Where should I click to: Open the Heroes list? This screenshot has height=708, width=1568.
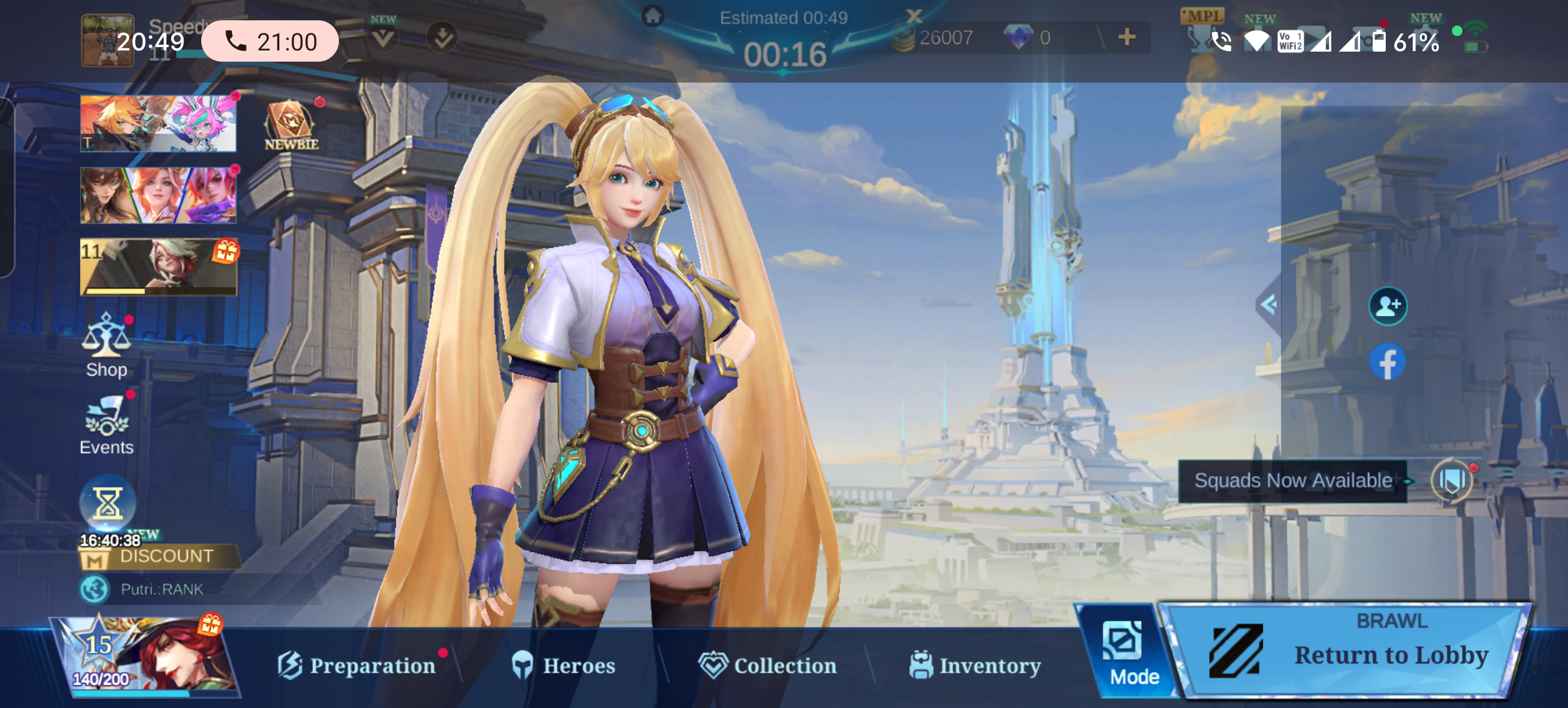point(564,665)
